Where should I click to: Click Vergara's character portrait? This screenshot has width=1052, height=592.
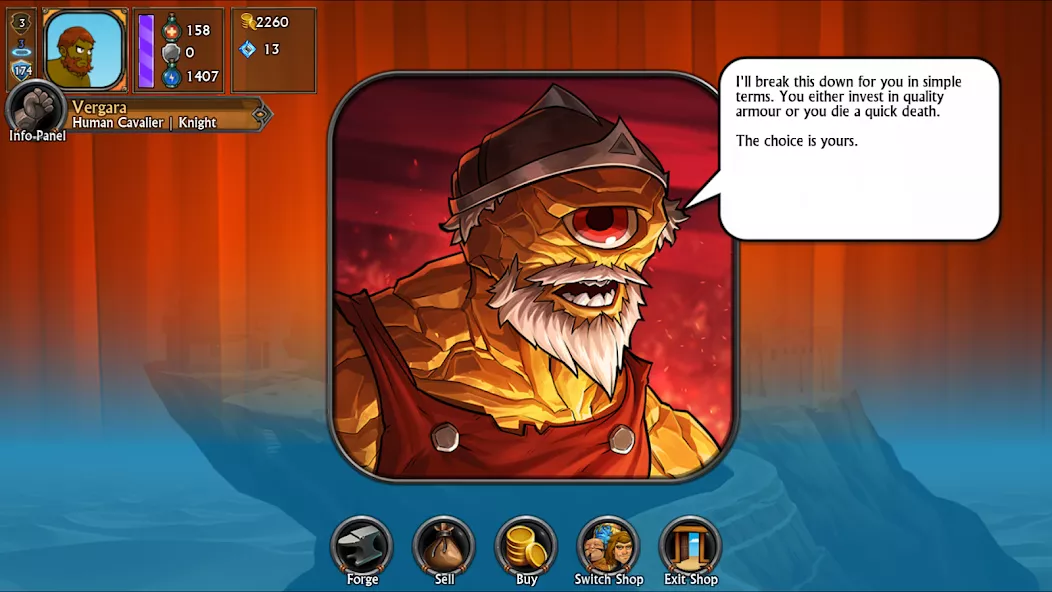coord(85,49)
